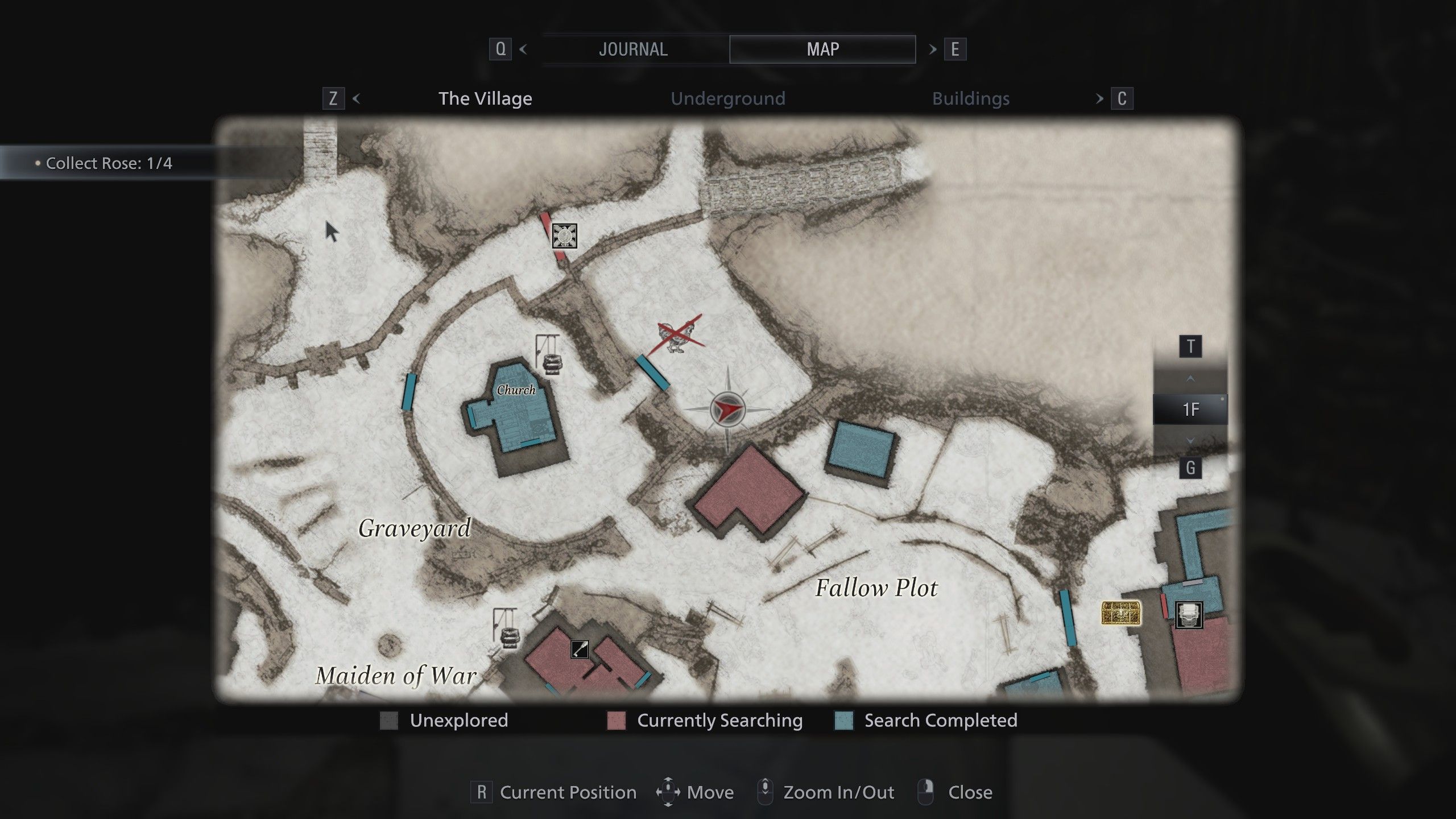Switch to the Journal tab

pos(634,49)
